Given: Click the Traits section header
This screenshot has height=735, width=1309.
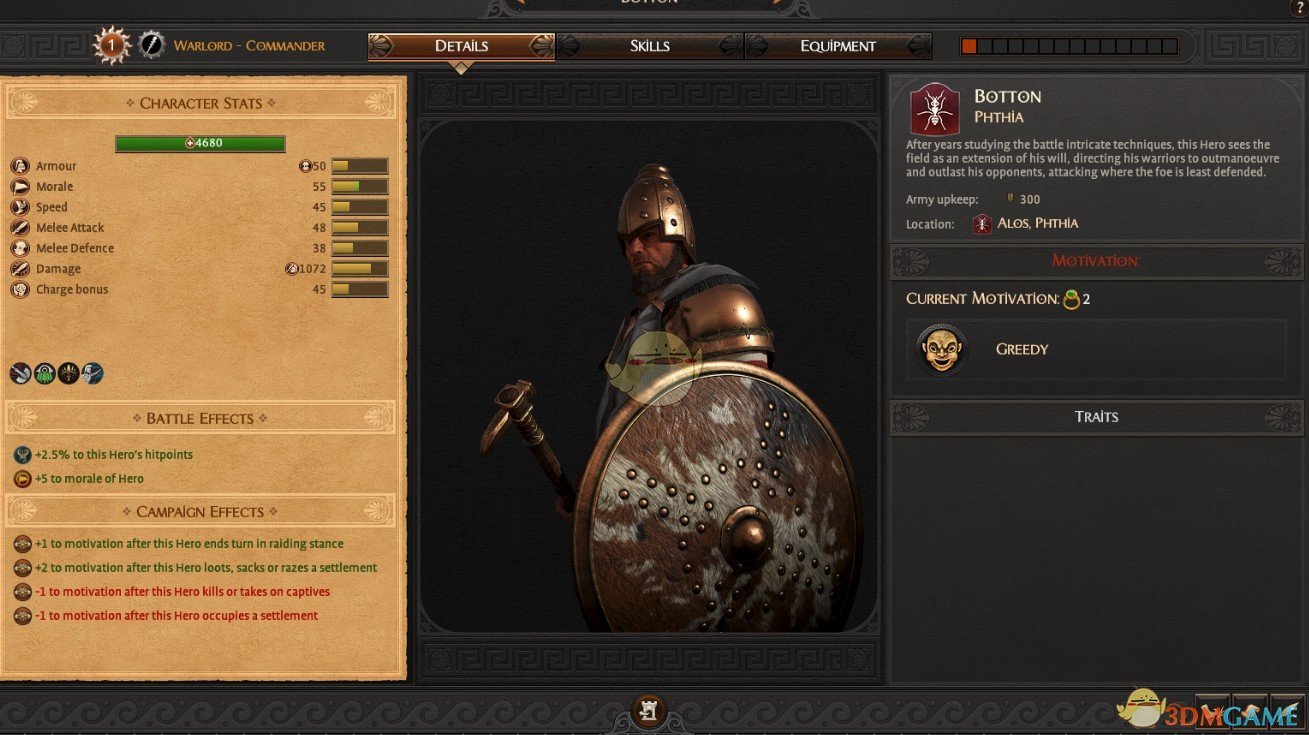Looking at the screenshot, I should 1096,417.
